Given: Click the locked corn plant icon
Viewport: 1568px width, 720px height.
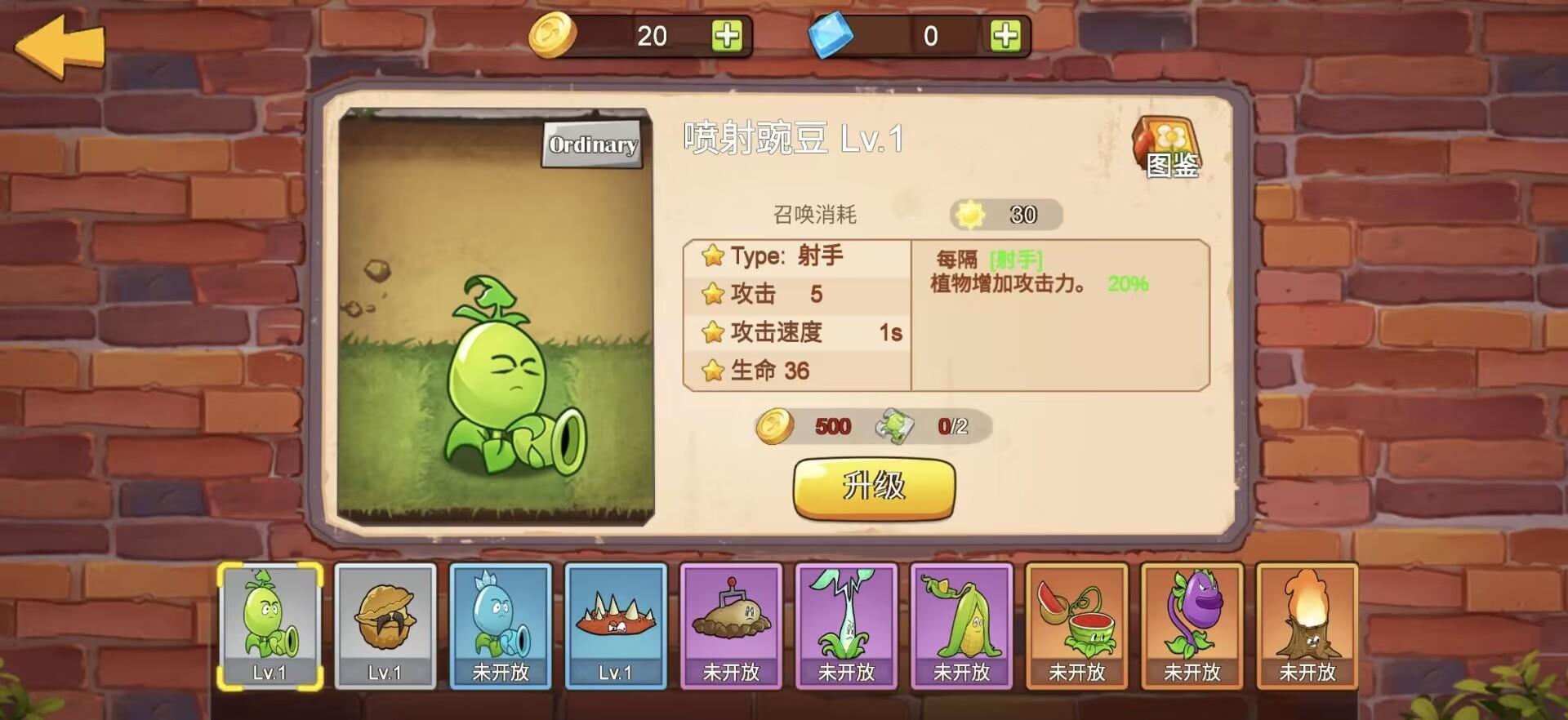Looking at the screenshot, I should (963, 624).
